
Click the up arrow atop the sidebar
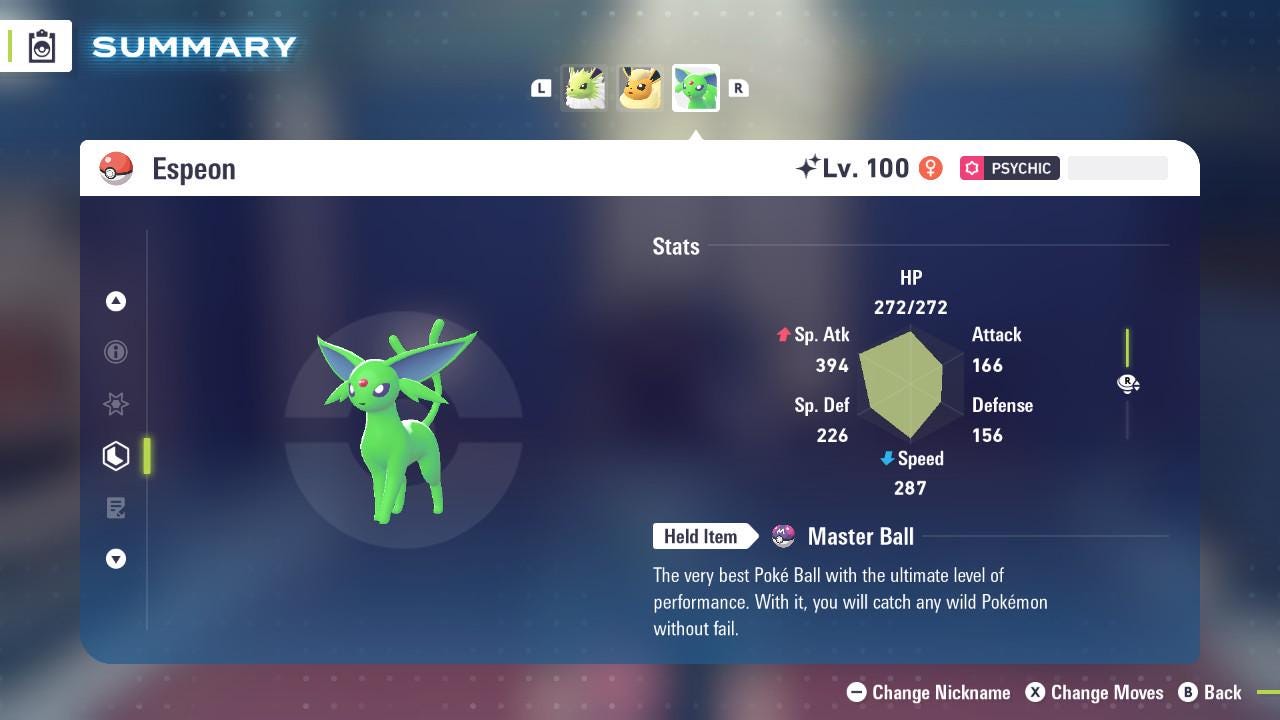(x=116, y=301)
